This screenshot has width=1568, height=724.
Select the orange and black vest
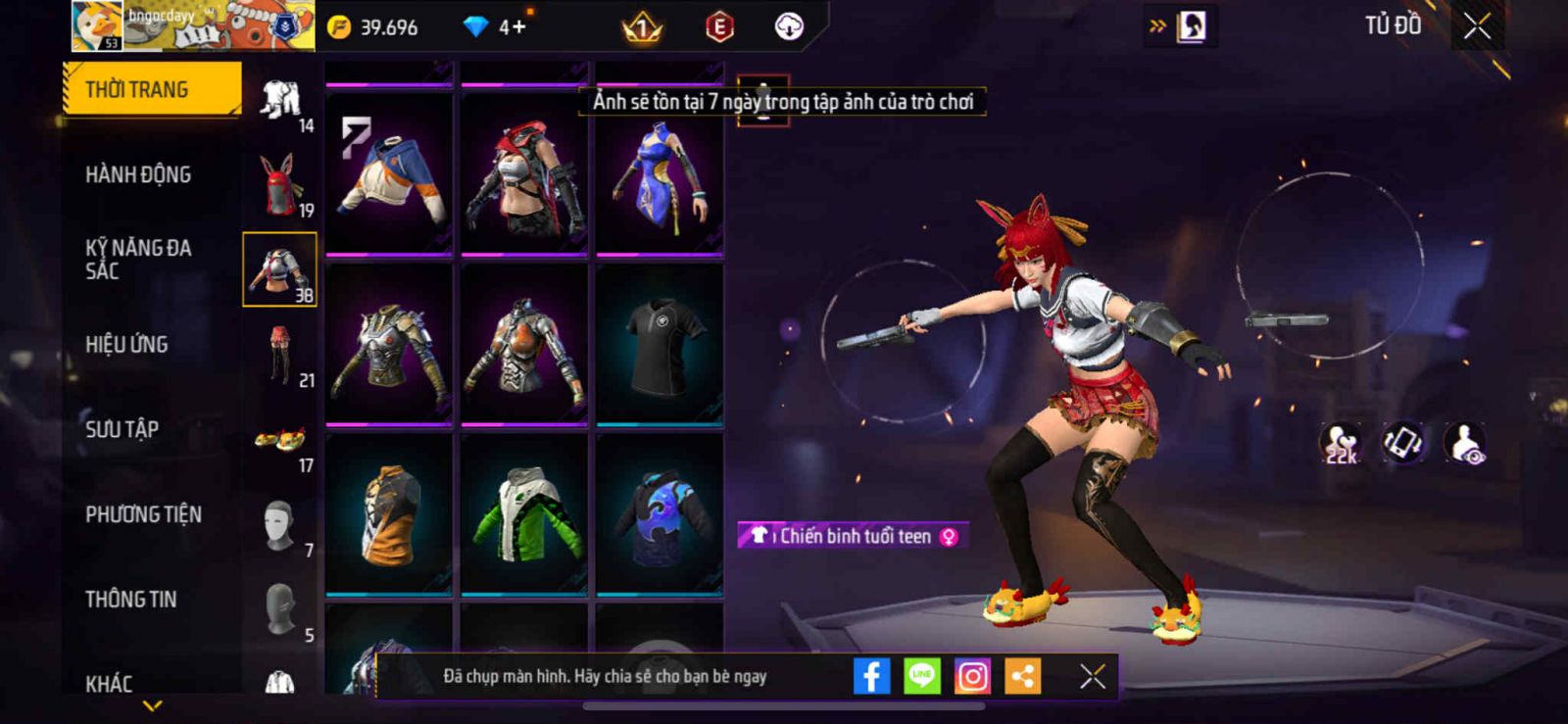(x=389, y=514)
